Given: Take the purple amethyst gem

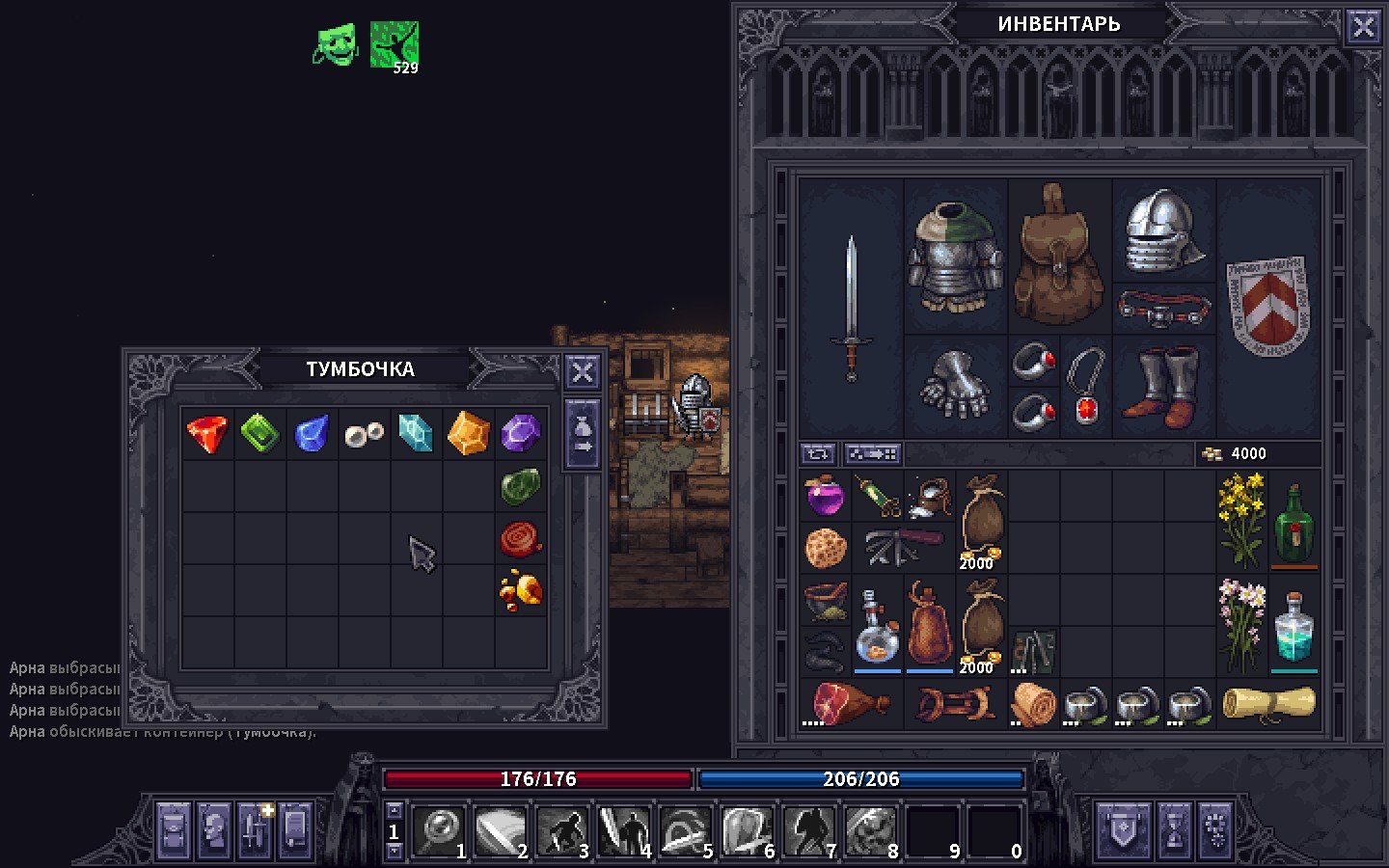Looking at the screenshot, I should coord(520,433).
